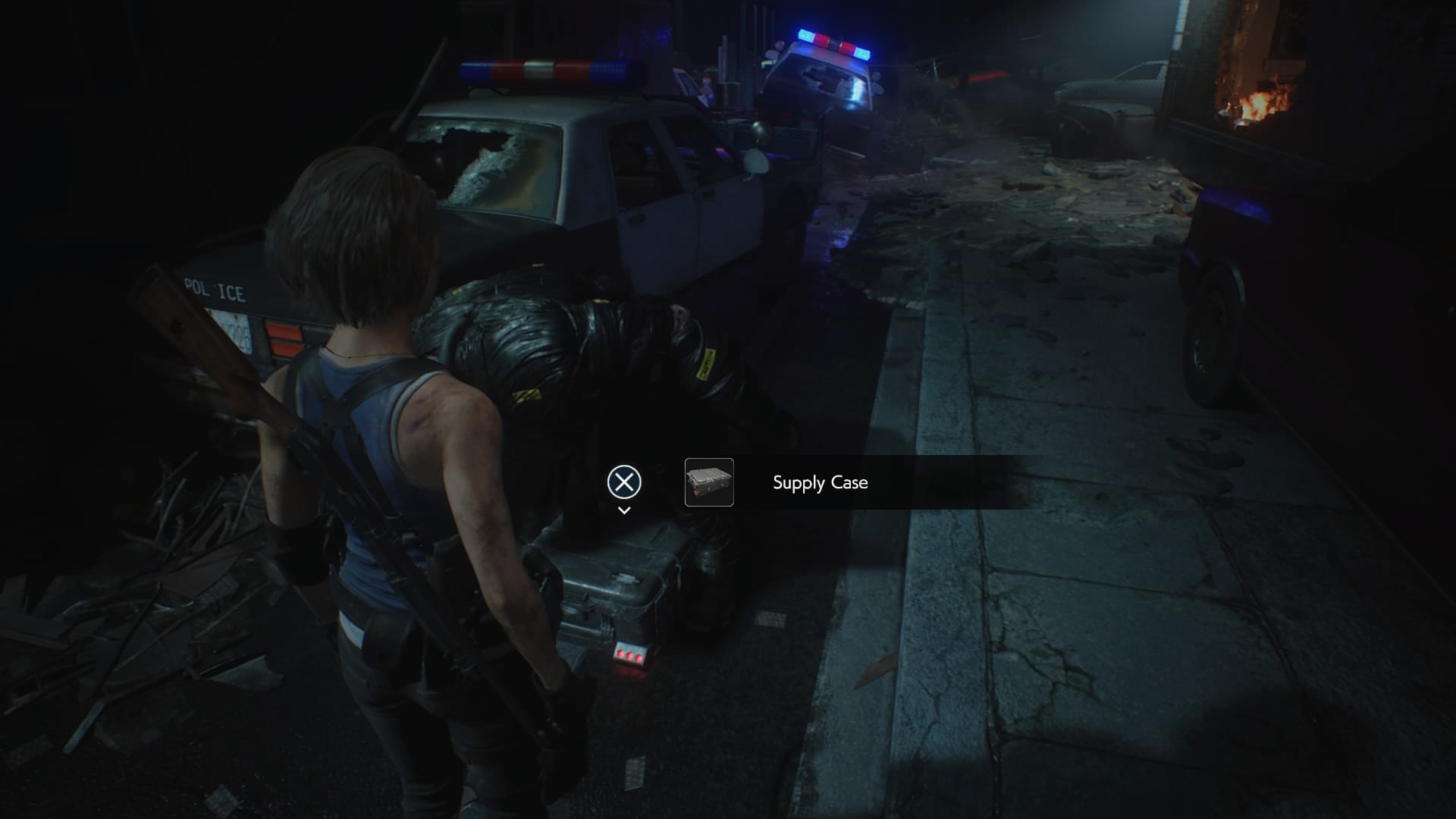Choose the Supply Case prompt label

click(x=820, y=483)
